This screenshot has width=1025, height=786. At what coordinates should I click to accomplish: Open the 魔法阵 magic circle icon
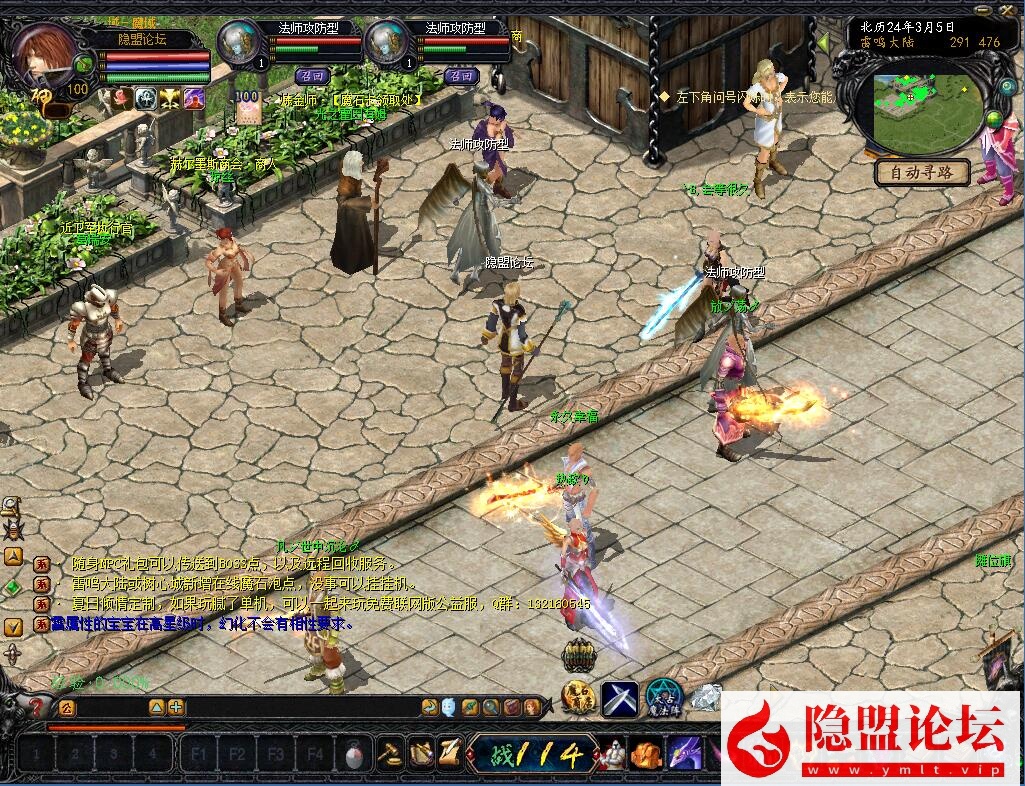pyautogui.click(x=662, y=697)
